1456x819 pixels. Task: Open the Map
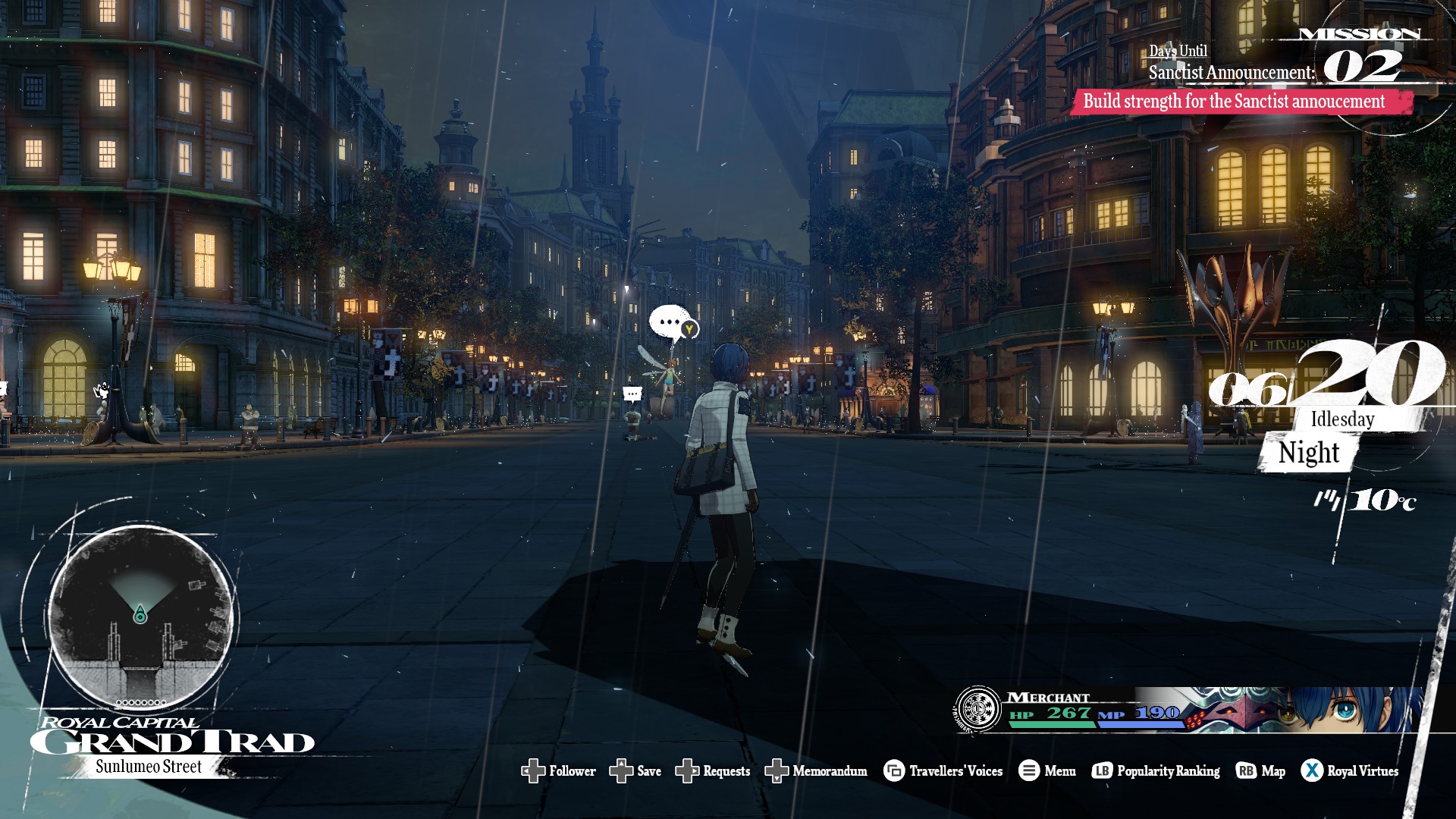pyautogui.click(x=1260, y=771)
